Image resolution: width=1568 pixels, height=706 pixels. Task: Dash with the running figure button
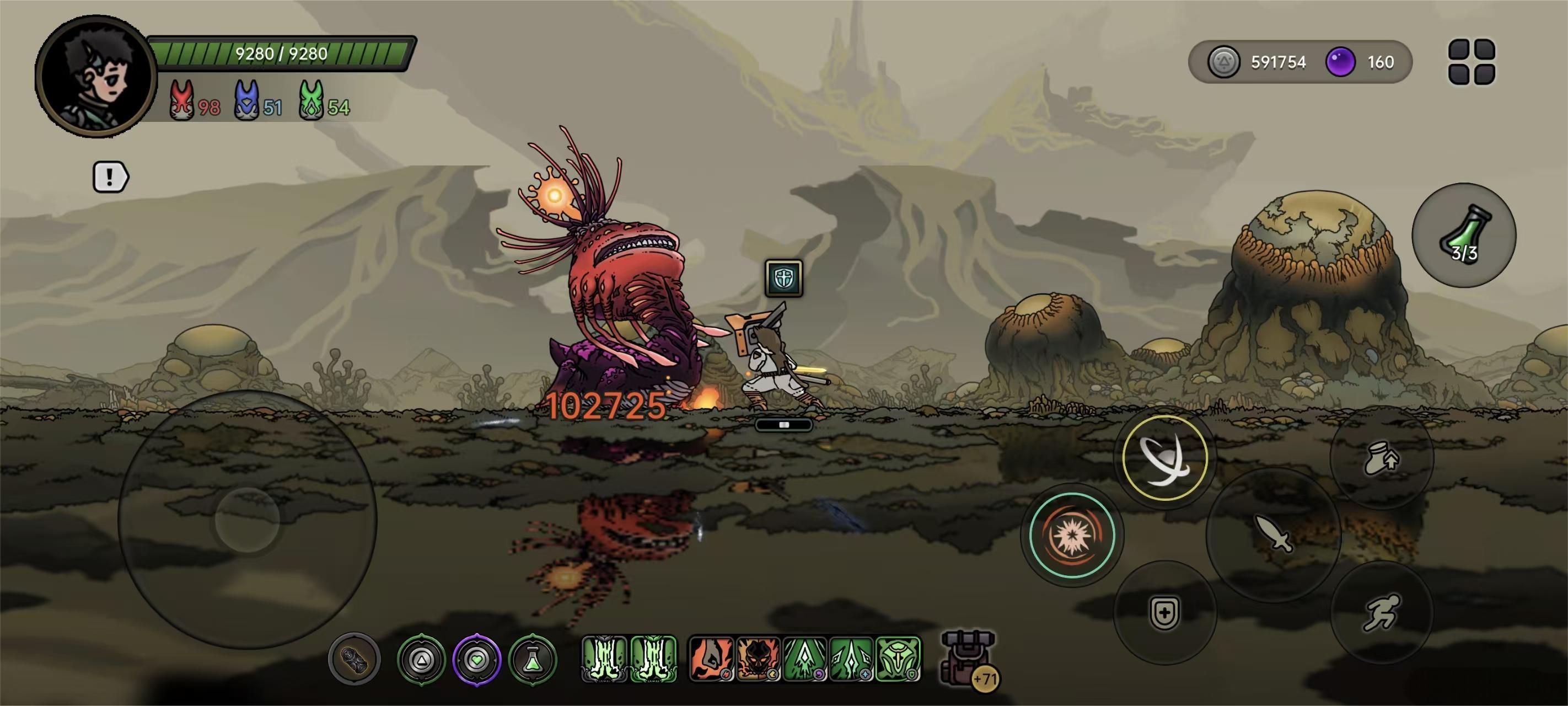(x=1381, y=612)
